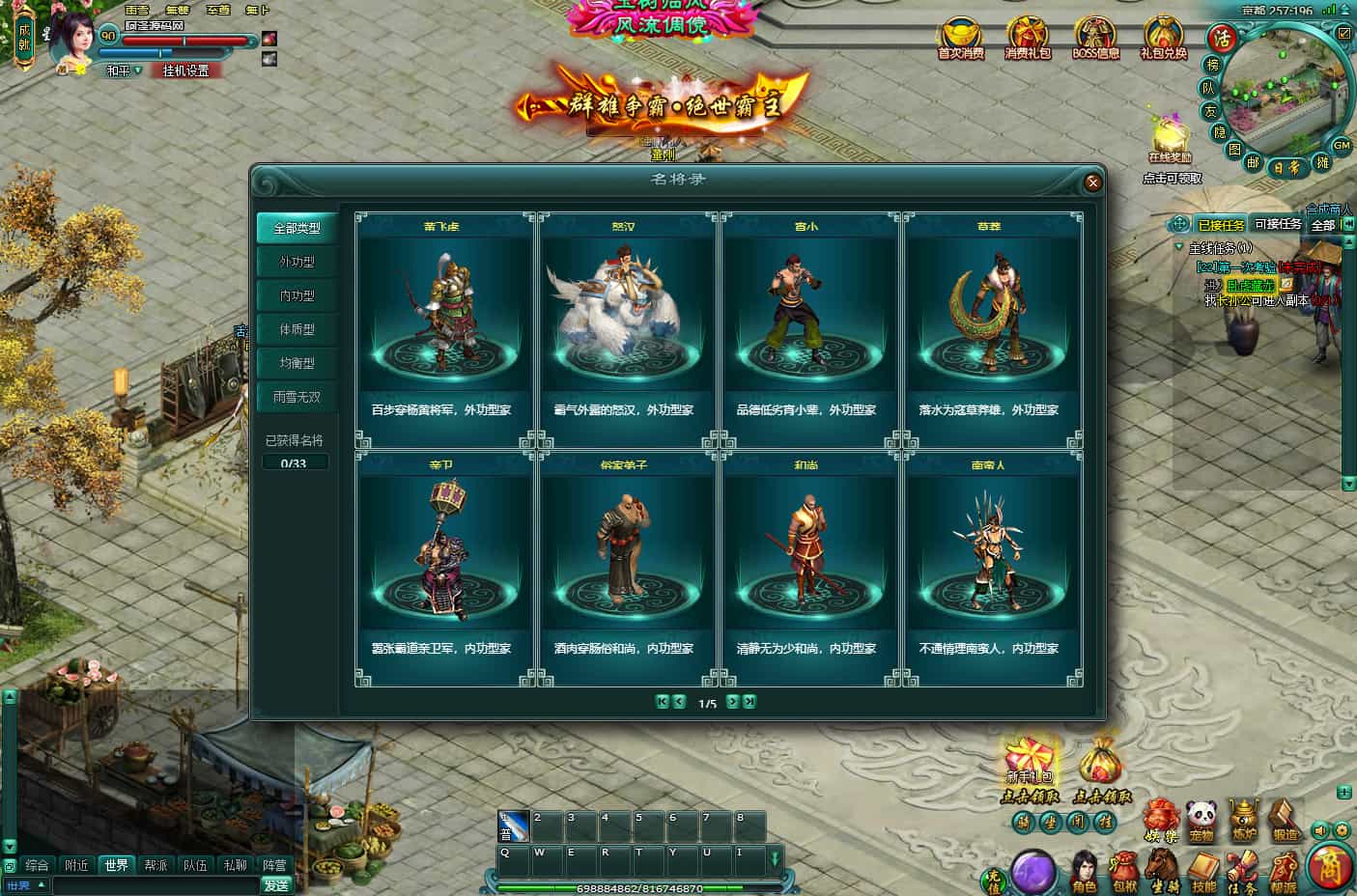Image resolution: width=1357 pixels, height=896 pixels.
Task: Open the 首次消费 gold ingot icon
Action: (960, 39)
